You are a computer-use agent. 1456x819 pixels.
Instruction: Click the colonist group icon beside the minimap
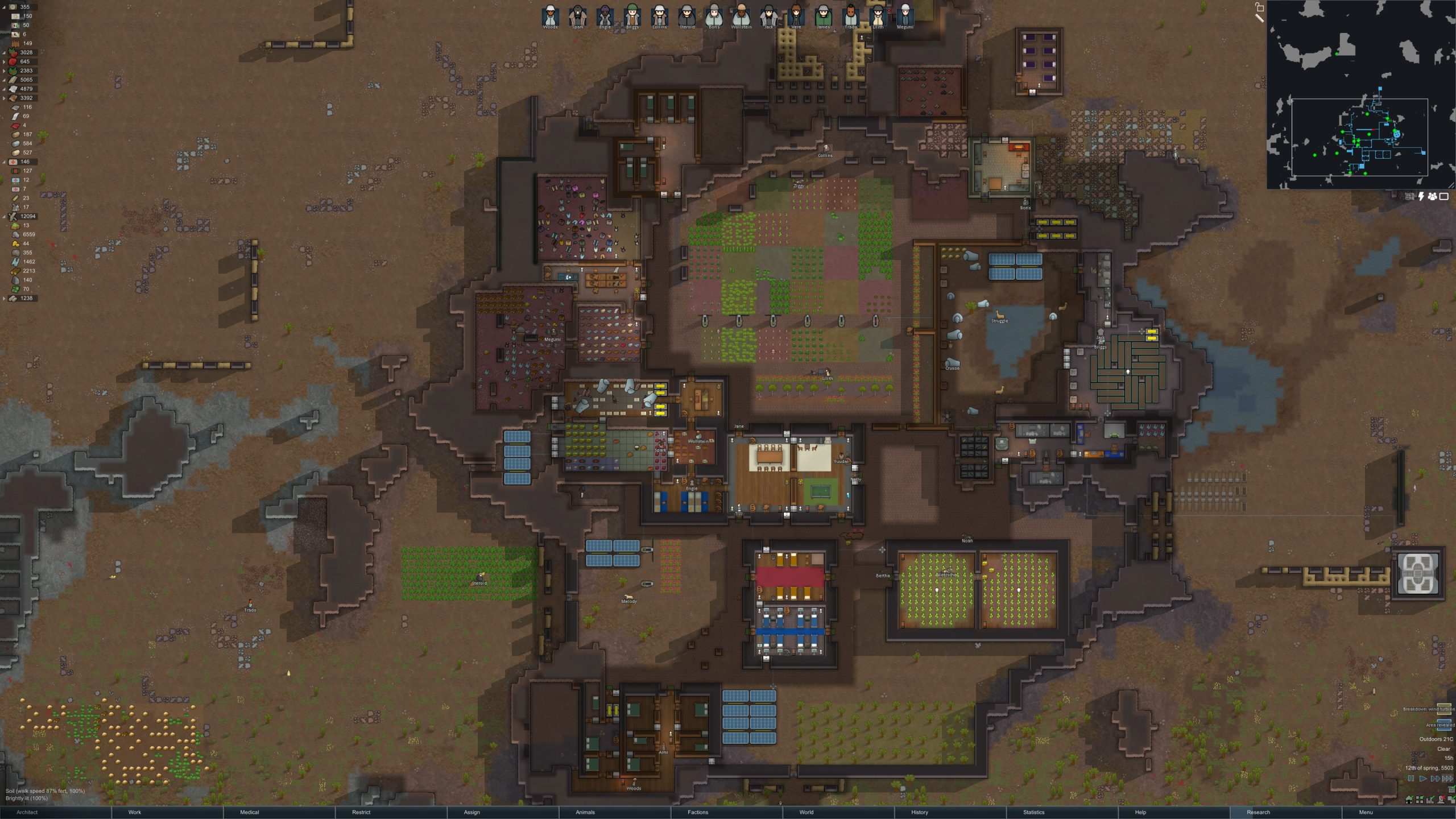pos(1433,196)
